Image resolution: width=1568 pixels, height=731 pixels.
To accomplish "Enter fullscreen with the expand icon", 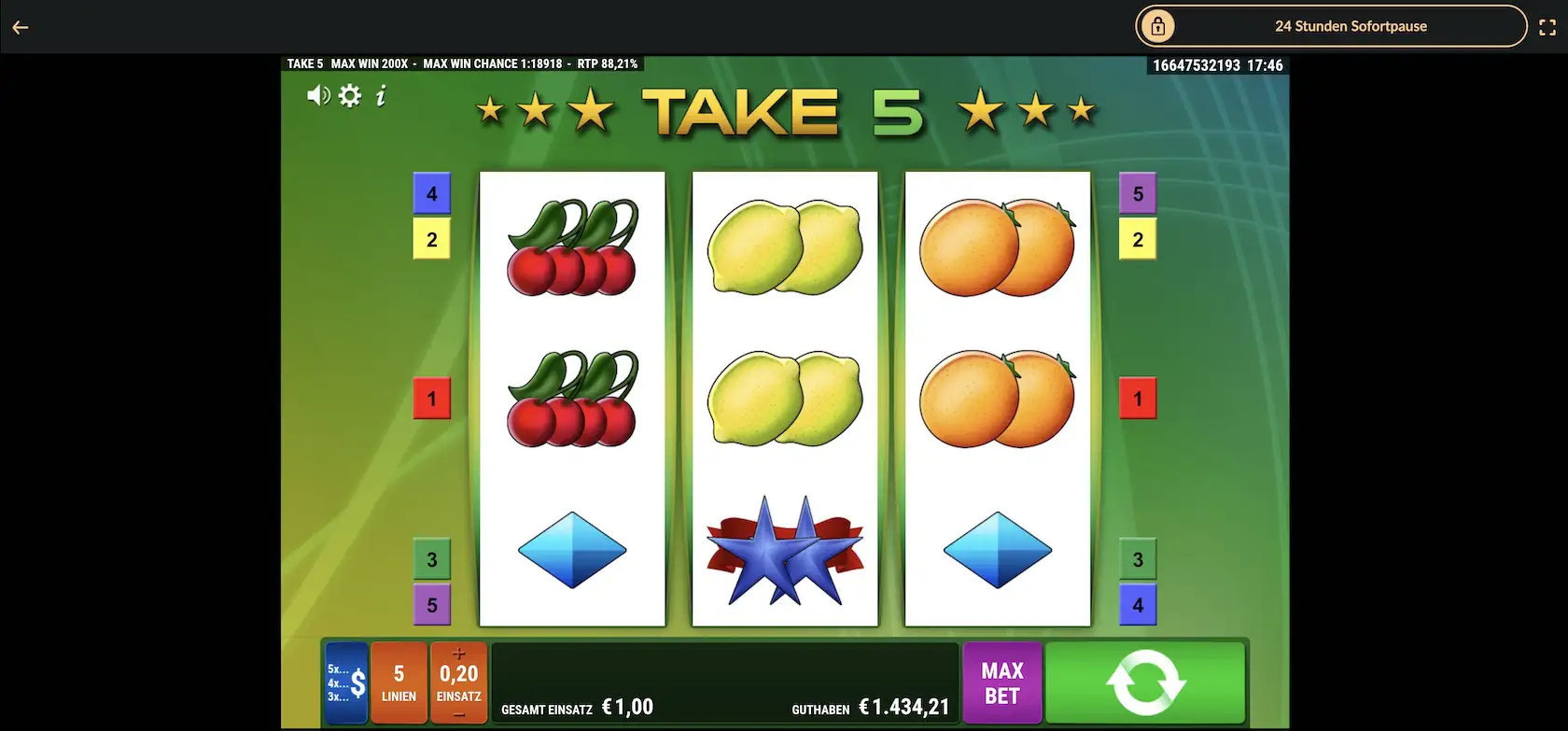I will click(1547, 26).
